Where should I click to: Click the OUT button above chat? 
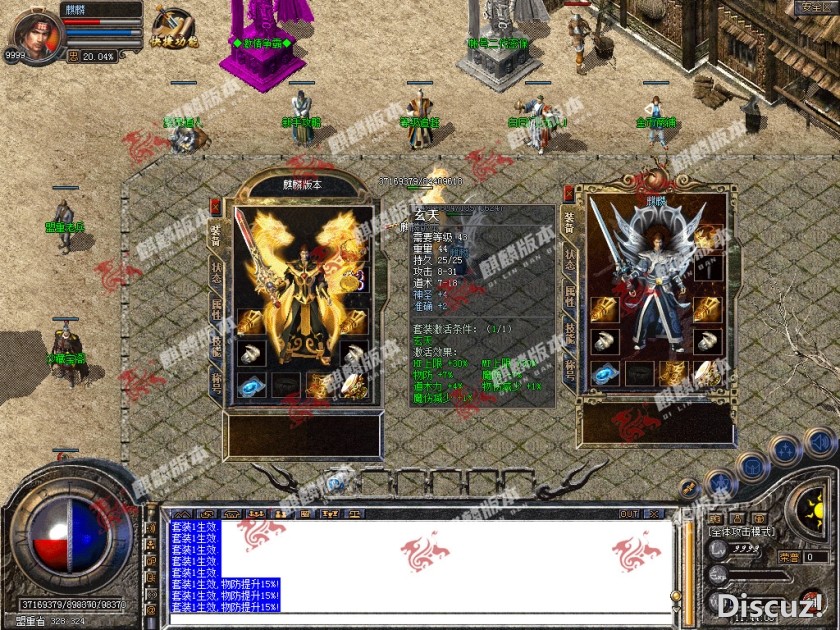(628, 514)
